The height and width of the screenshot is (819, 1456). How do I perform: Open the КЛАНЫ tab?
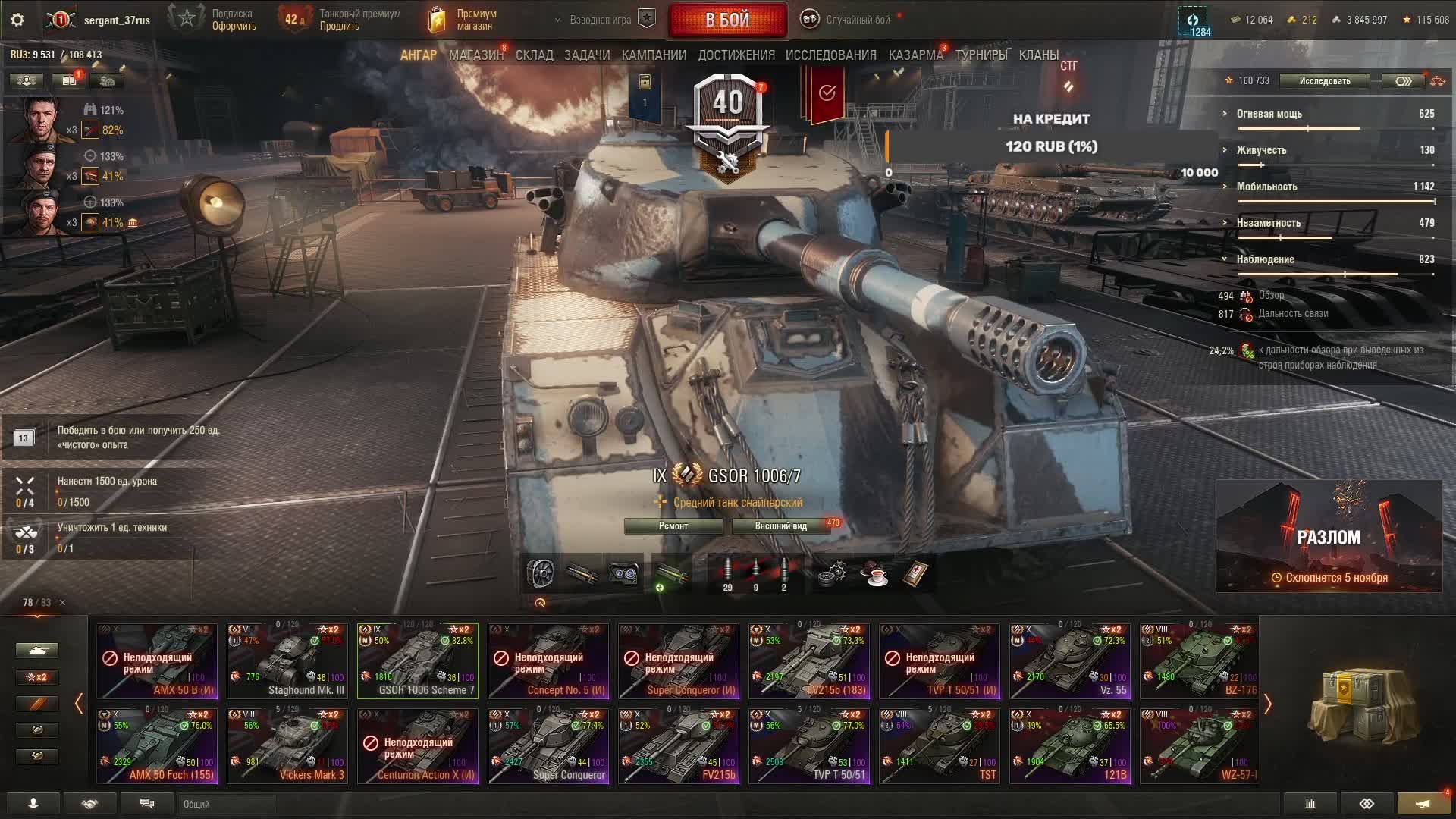click(x=1038, y=55)
